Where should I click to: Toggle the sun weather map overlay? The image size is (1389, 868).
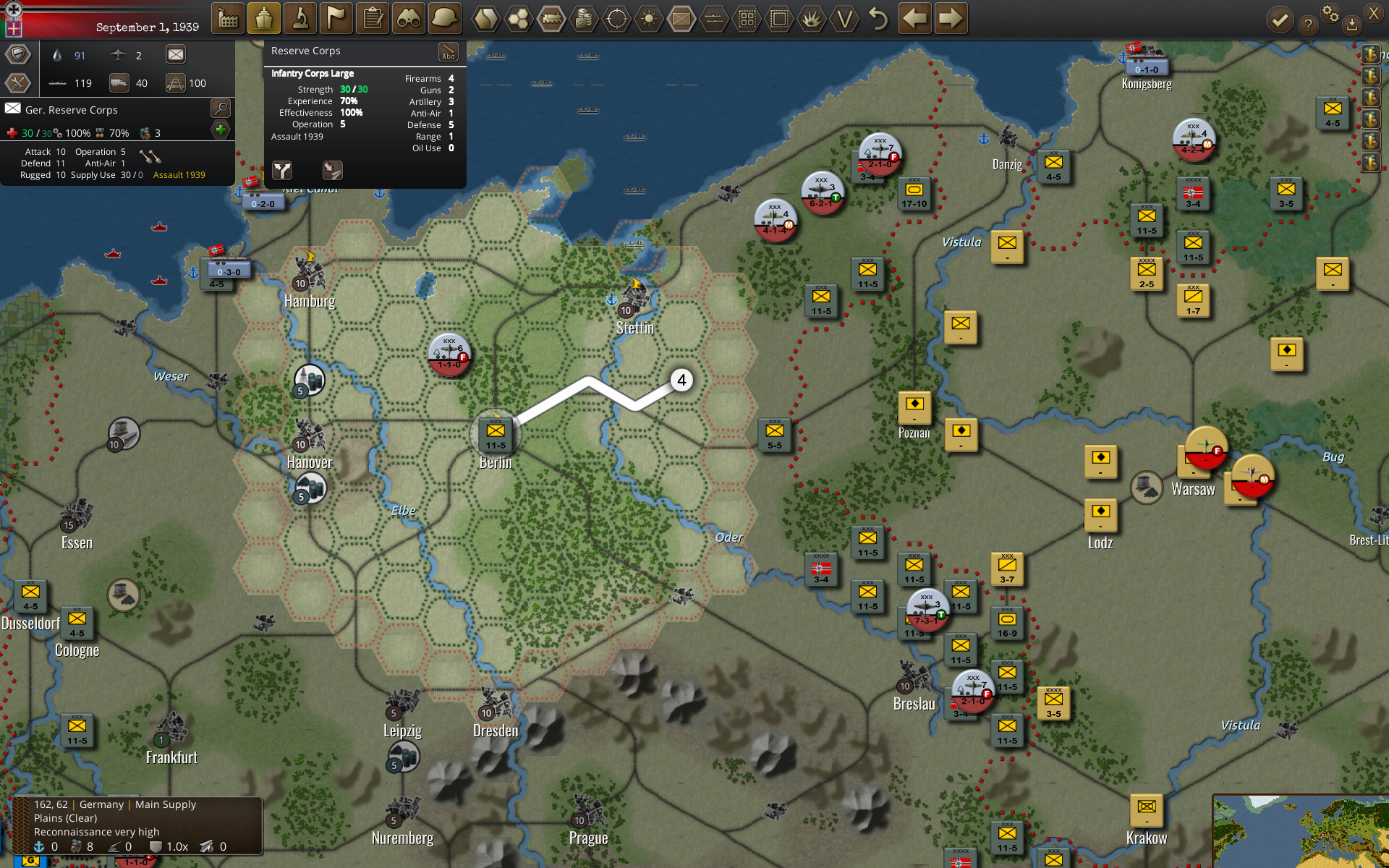click(649, 19)
